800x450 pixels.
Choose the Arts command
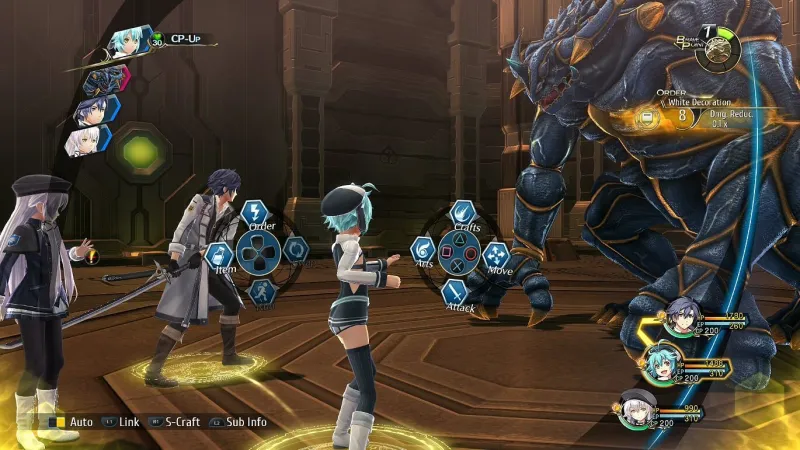[423, 250]
